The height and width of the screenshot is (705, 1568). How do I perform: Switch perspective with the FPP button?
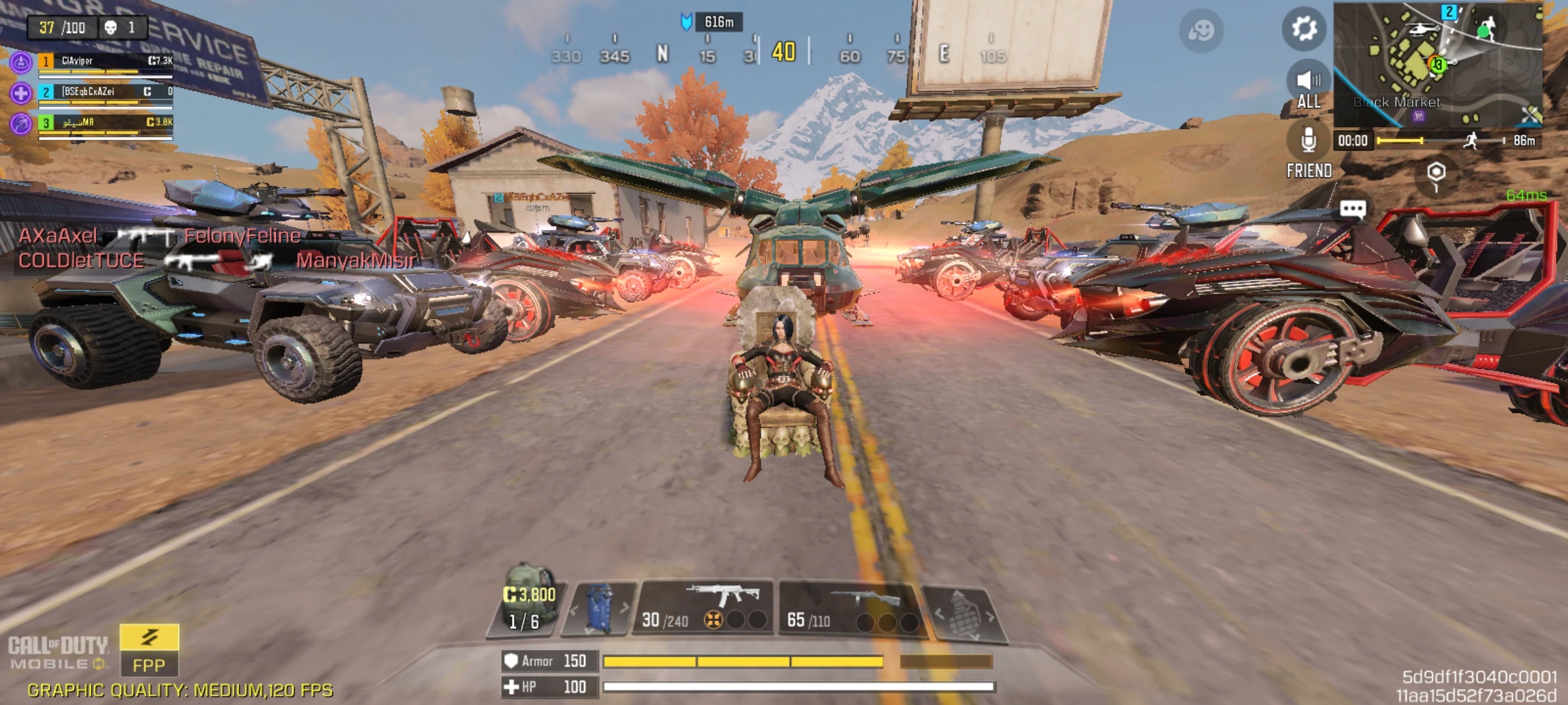pyautogui.click(x=149, y=650)
